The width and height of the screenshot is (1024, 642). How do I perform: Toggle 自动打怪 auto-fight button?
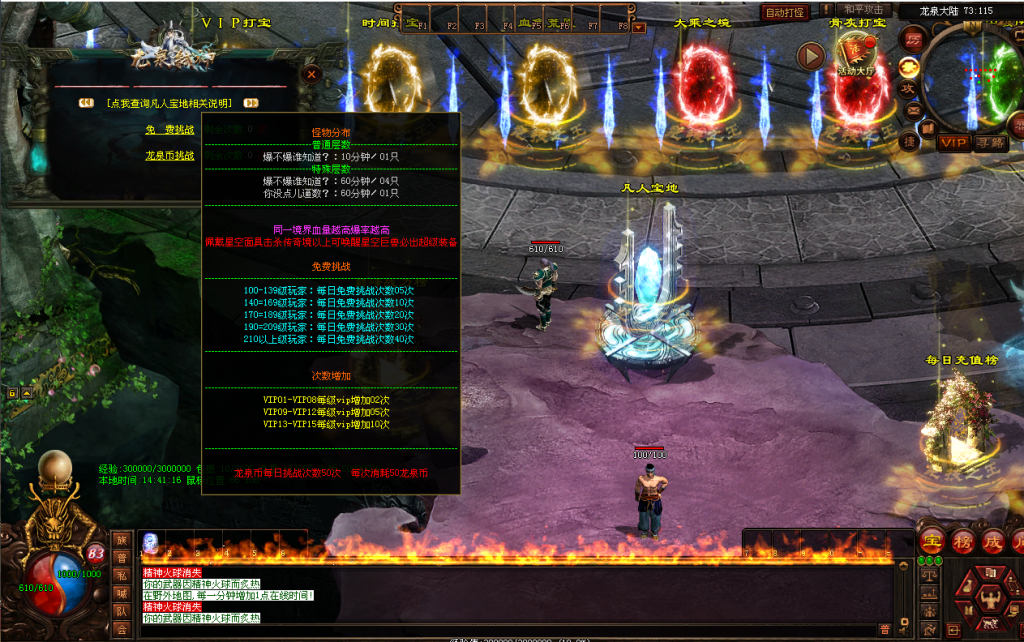(785, 13)
